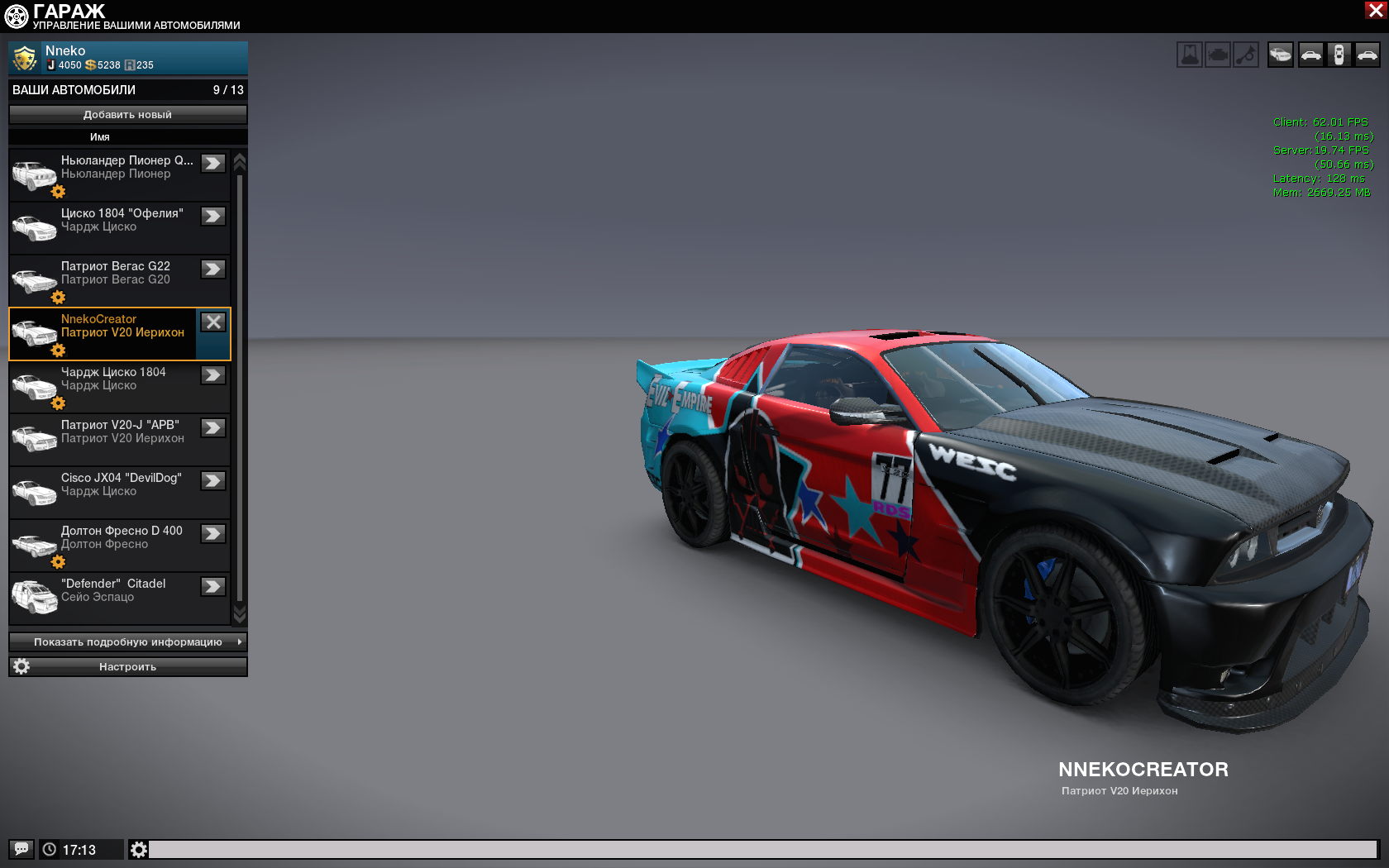
Task: Select the Долтон Фресно D 400 row
Action: [119, 545]
